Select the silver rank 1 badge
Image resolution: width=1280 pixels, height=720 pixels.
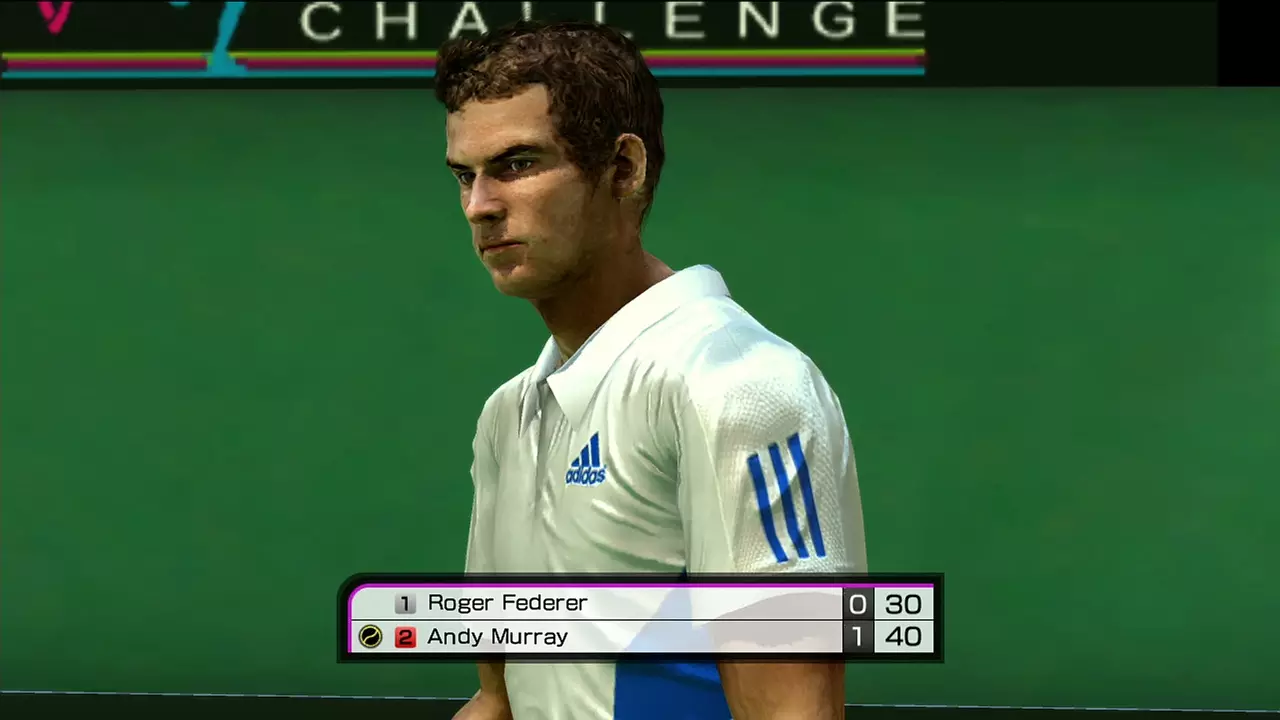pyautogui.click(x=404, y=603)
